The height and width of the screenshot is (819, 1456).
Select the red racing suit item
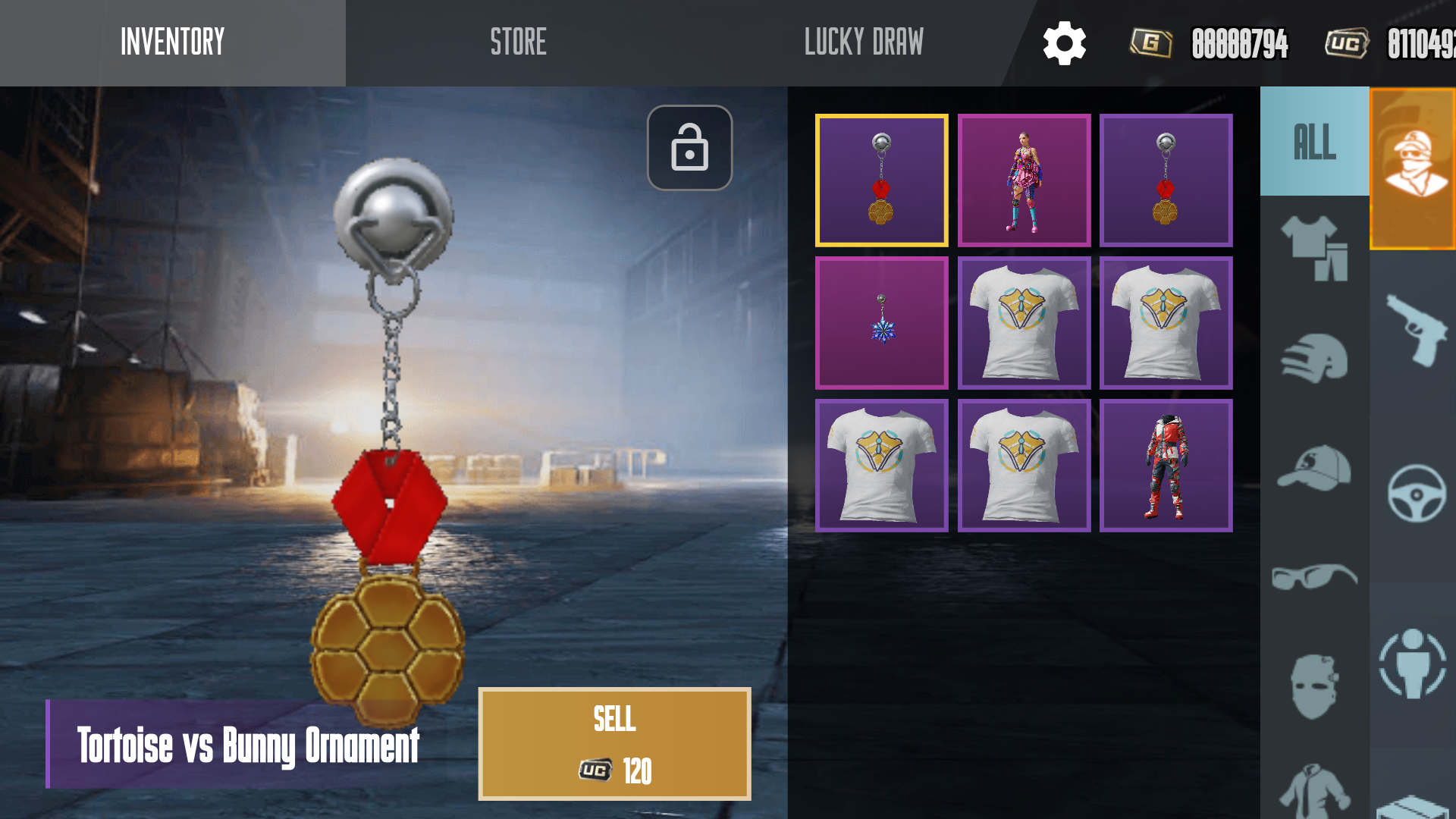pyautogui.click(x=1166, y=466)
